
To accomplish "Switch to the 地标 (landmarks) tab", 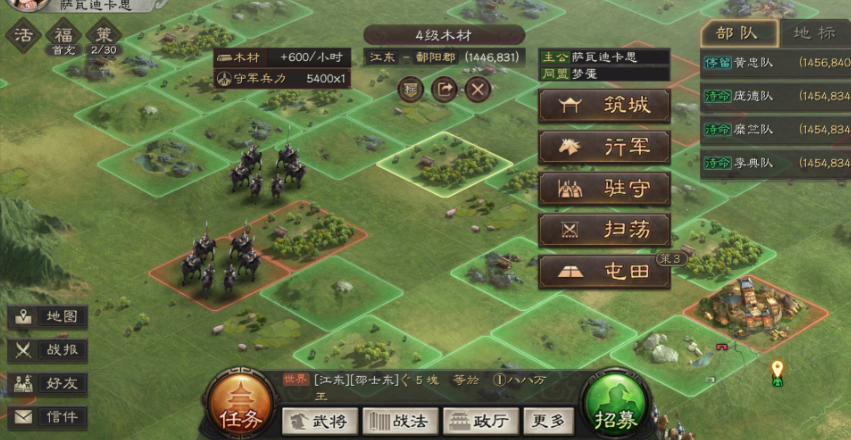I will tap(813, 32).
